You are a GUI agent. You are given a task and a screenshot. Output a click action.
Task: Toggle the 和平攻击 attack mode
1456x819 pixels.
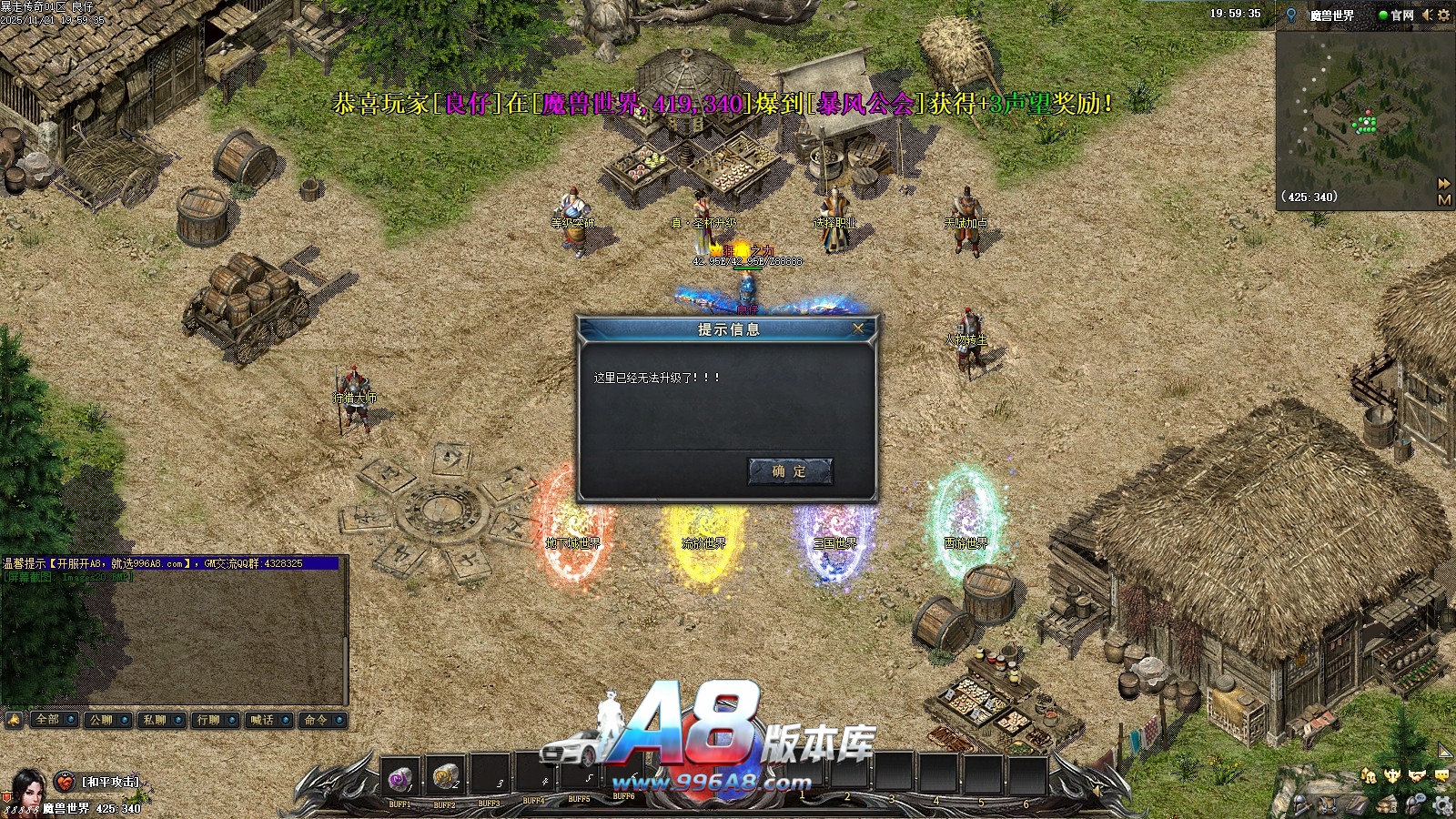coord(110,782)
